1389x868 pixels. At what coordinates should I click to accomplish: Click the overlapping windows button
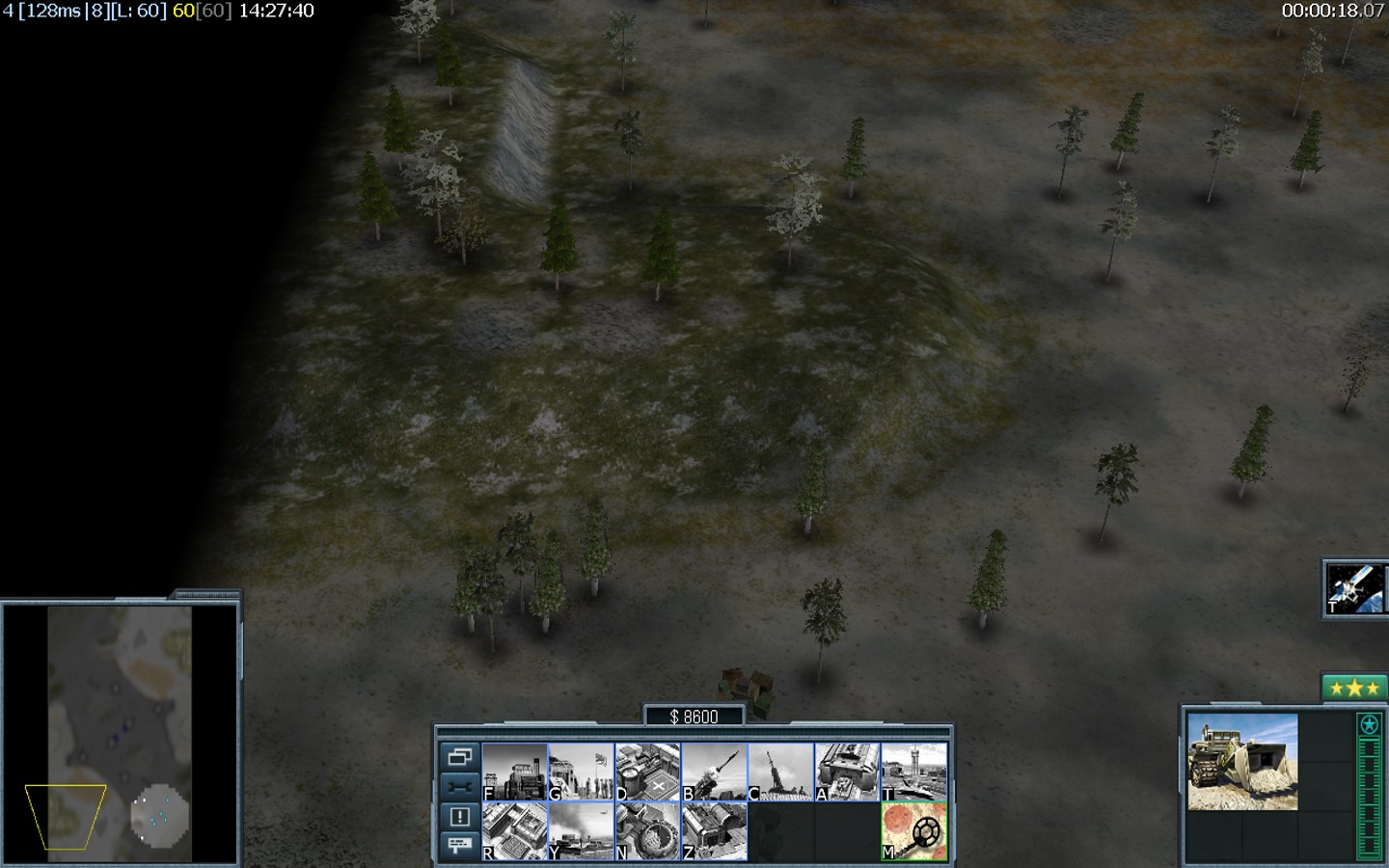point(459,757)
